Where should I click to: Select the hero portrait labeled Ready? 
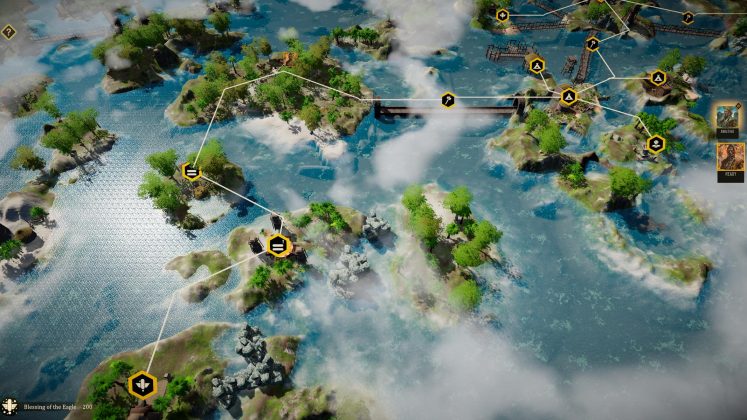click(729, 159)
